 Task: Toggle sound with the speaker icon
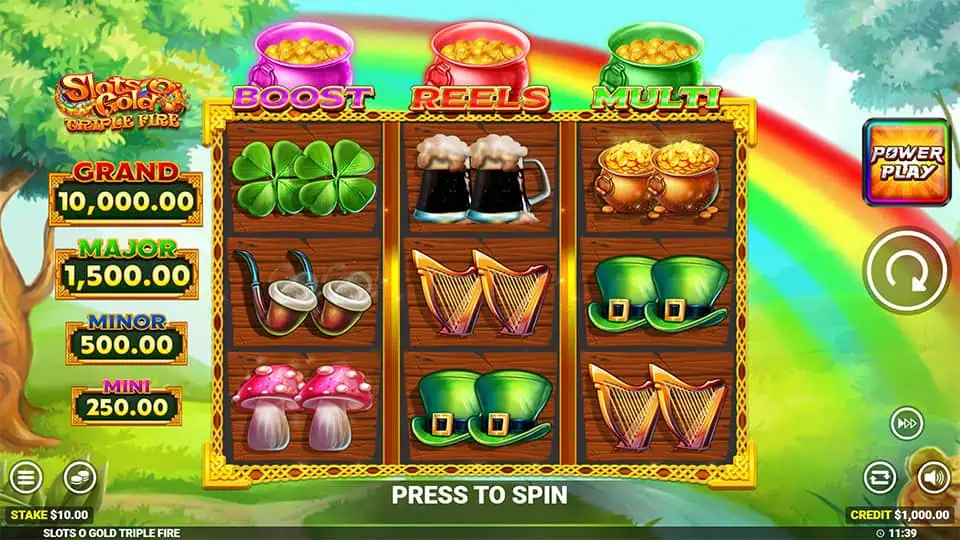(932, 477)
